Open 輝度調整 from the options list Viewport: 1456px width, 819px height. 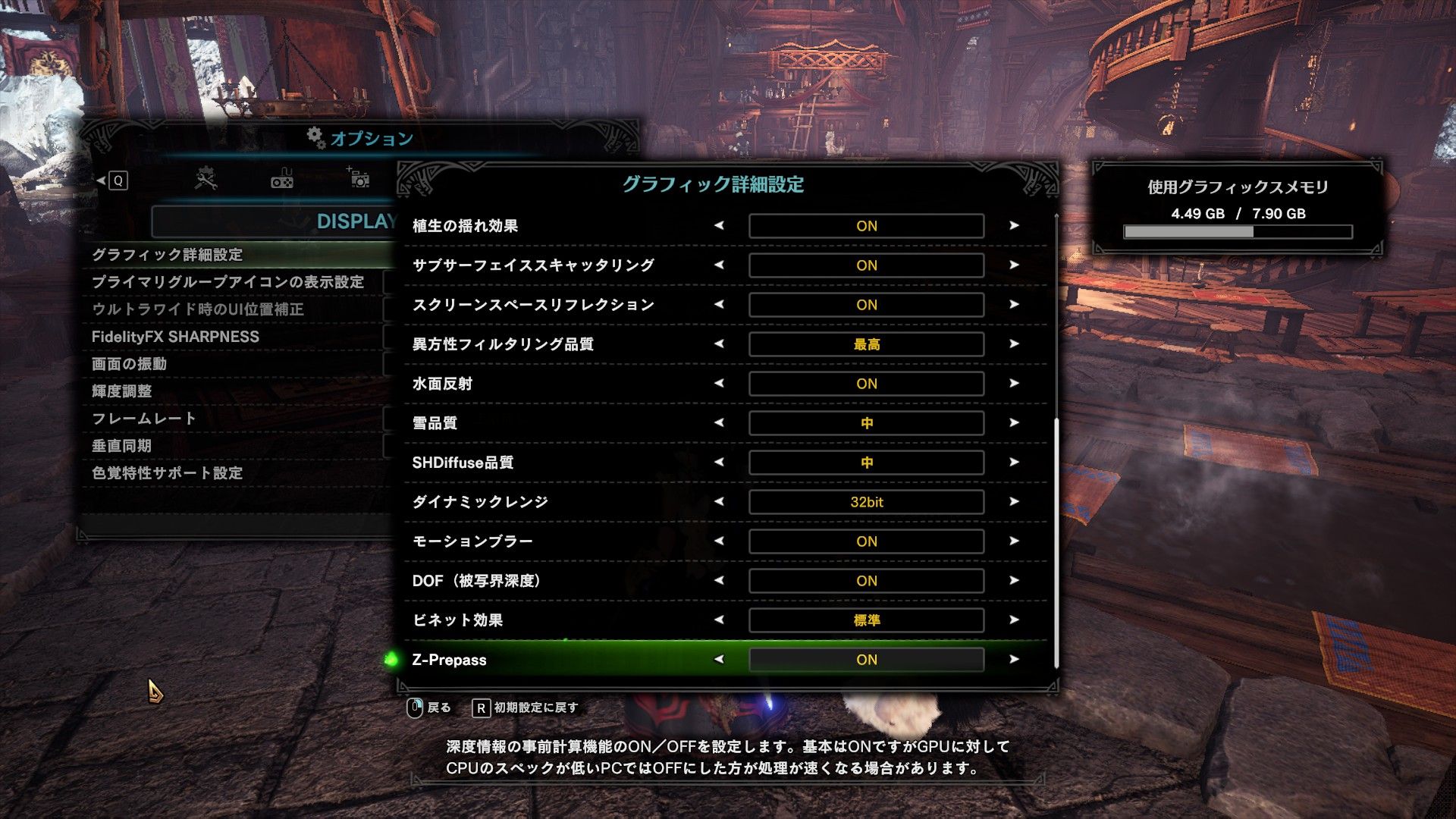[191, 391]
